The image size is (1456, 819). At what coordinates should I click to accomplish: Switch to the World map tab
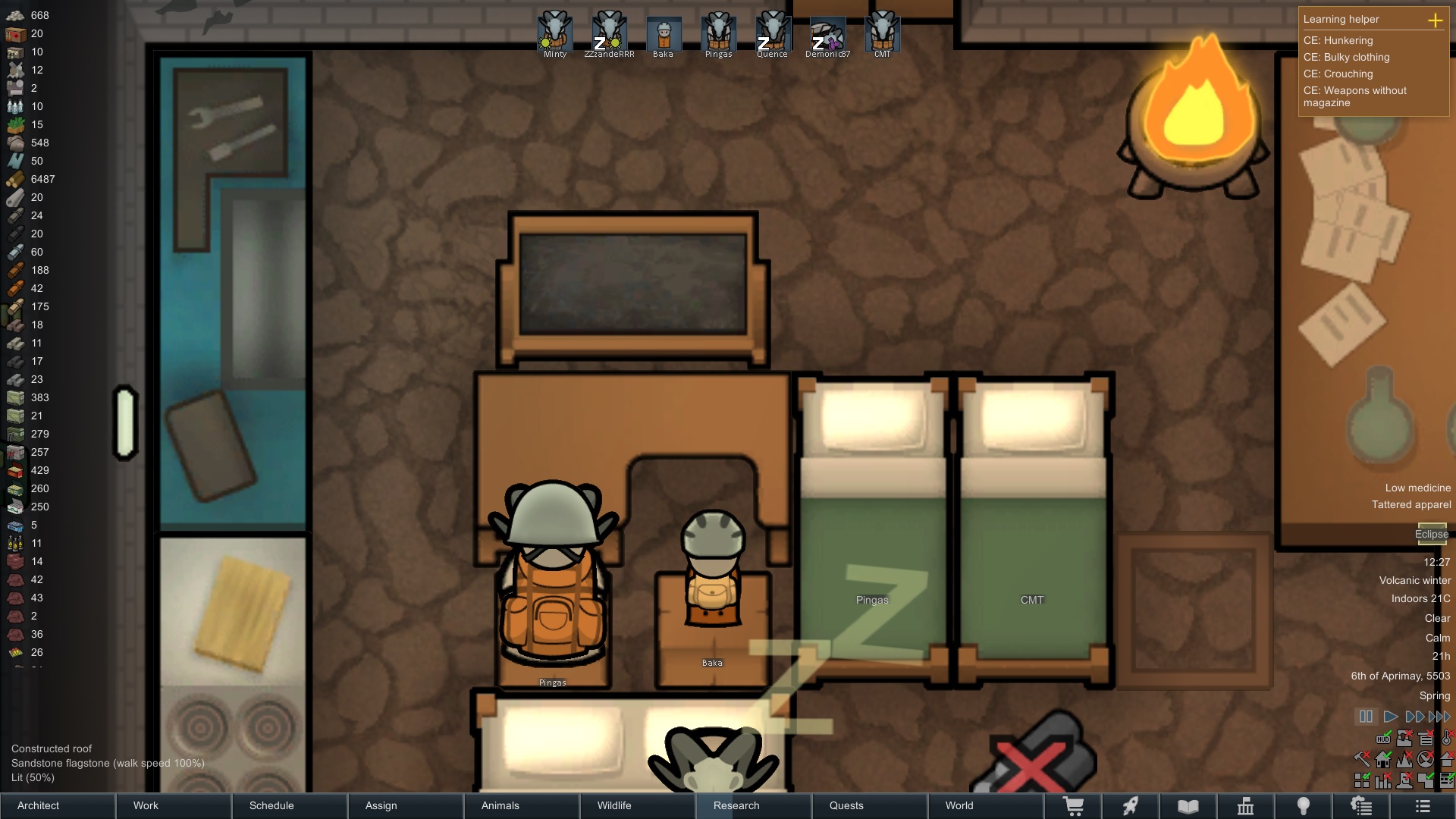click(987, 805)
